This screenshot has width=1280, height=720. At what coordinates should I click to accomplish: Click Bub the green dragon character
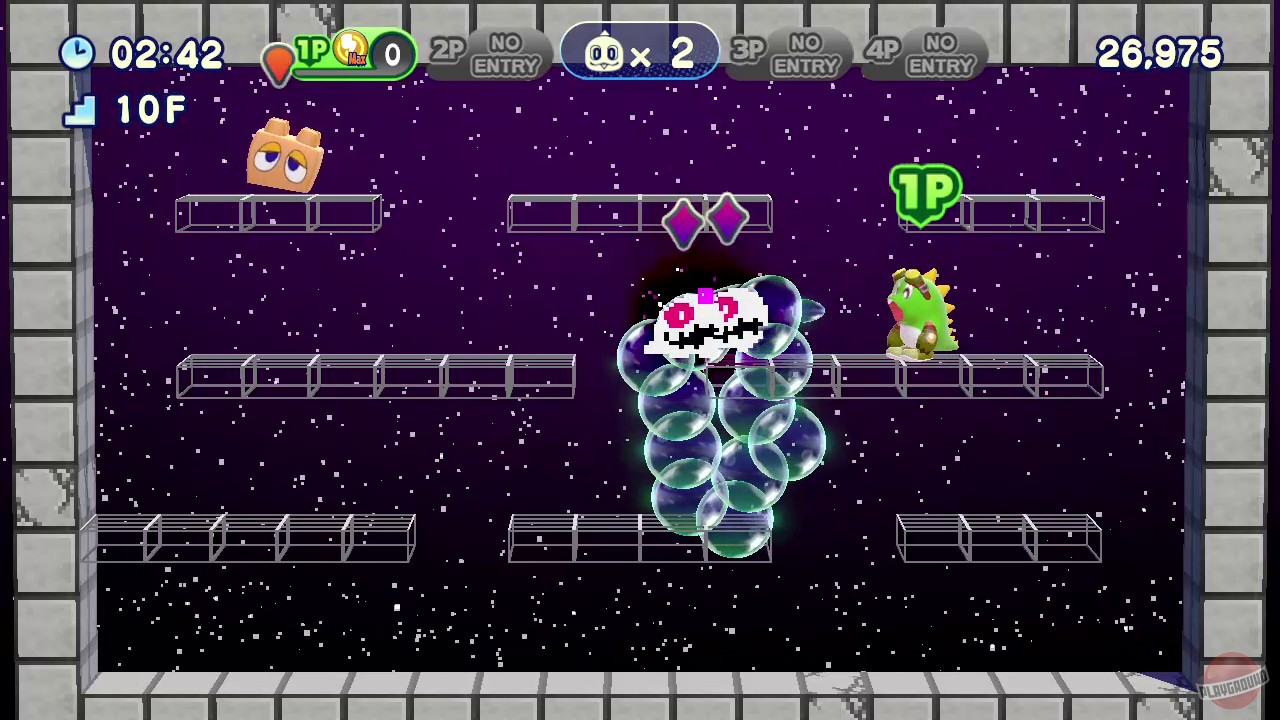pos(918,310)
